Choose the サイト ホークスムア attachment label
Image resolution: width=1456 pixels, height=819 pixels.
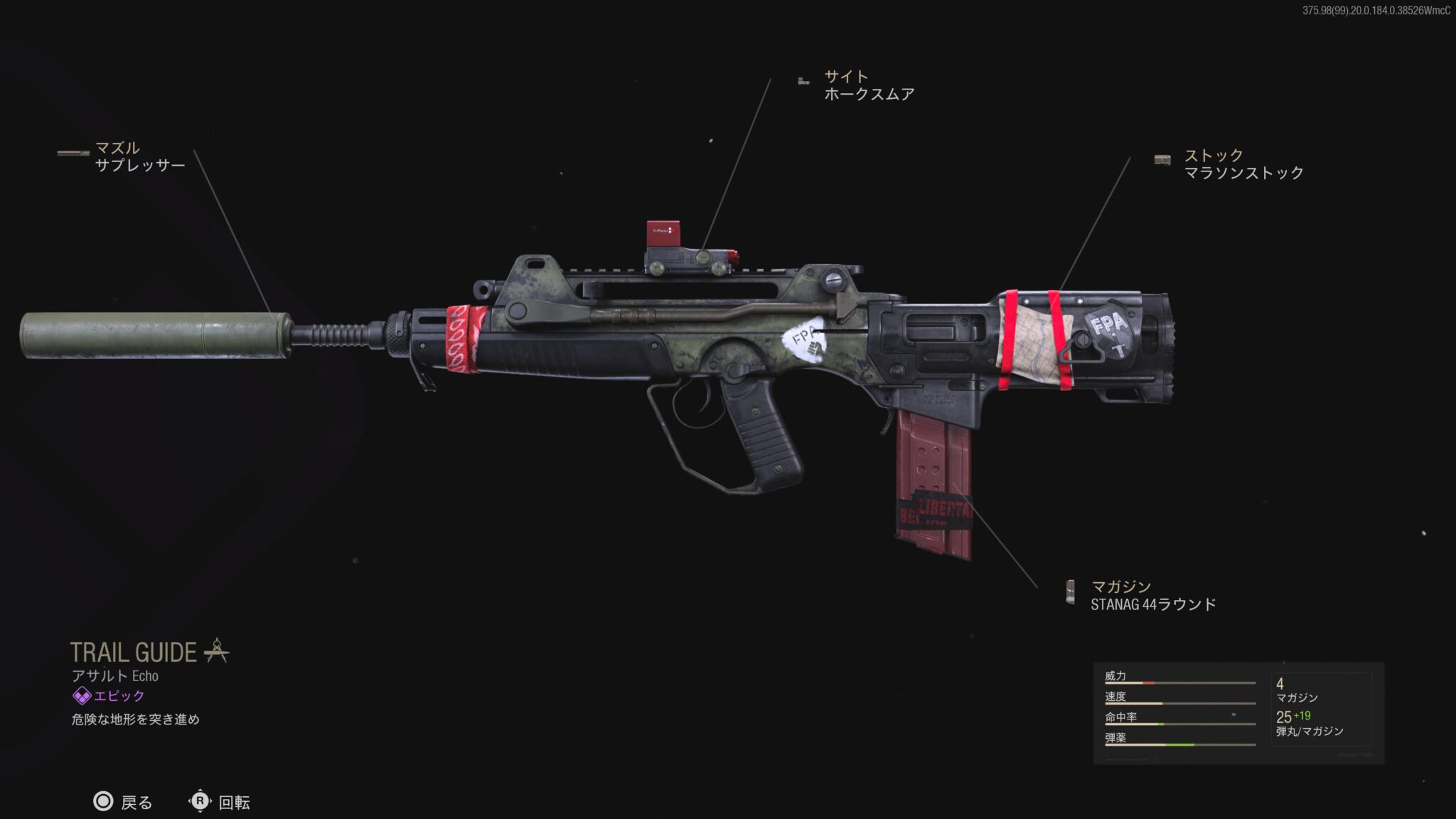(868, 86)
